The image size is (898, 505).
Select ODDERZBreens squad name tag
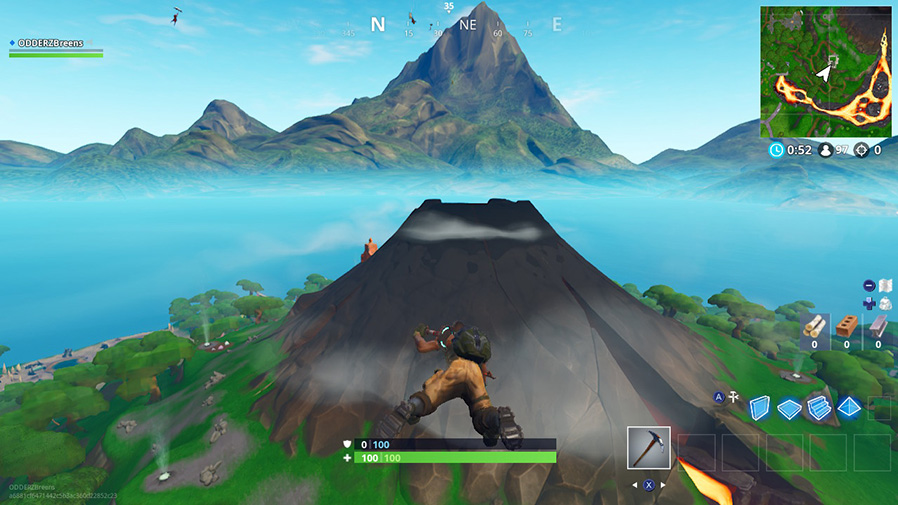[x=50, y=43]
